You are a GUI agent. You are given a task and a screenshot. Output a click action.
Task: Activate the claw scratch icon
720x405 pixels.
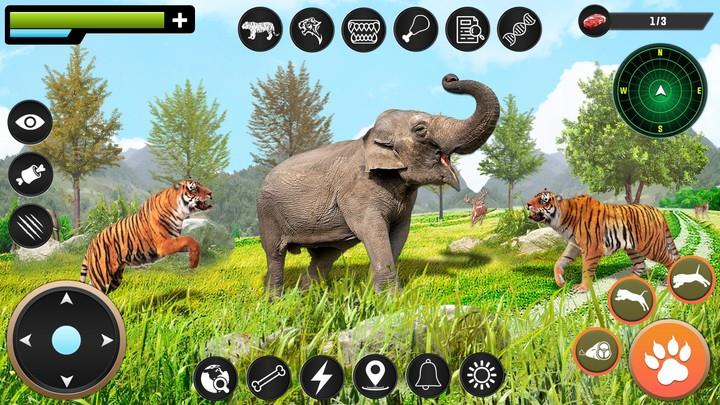click(x=31, y=225)
